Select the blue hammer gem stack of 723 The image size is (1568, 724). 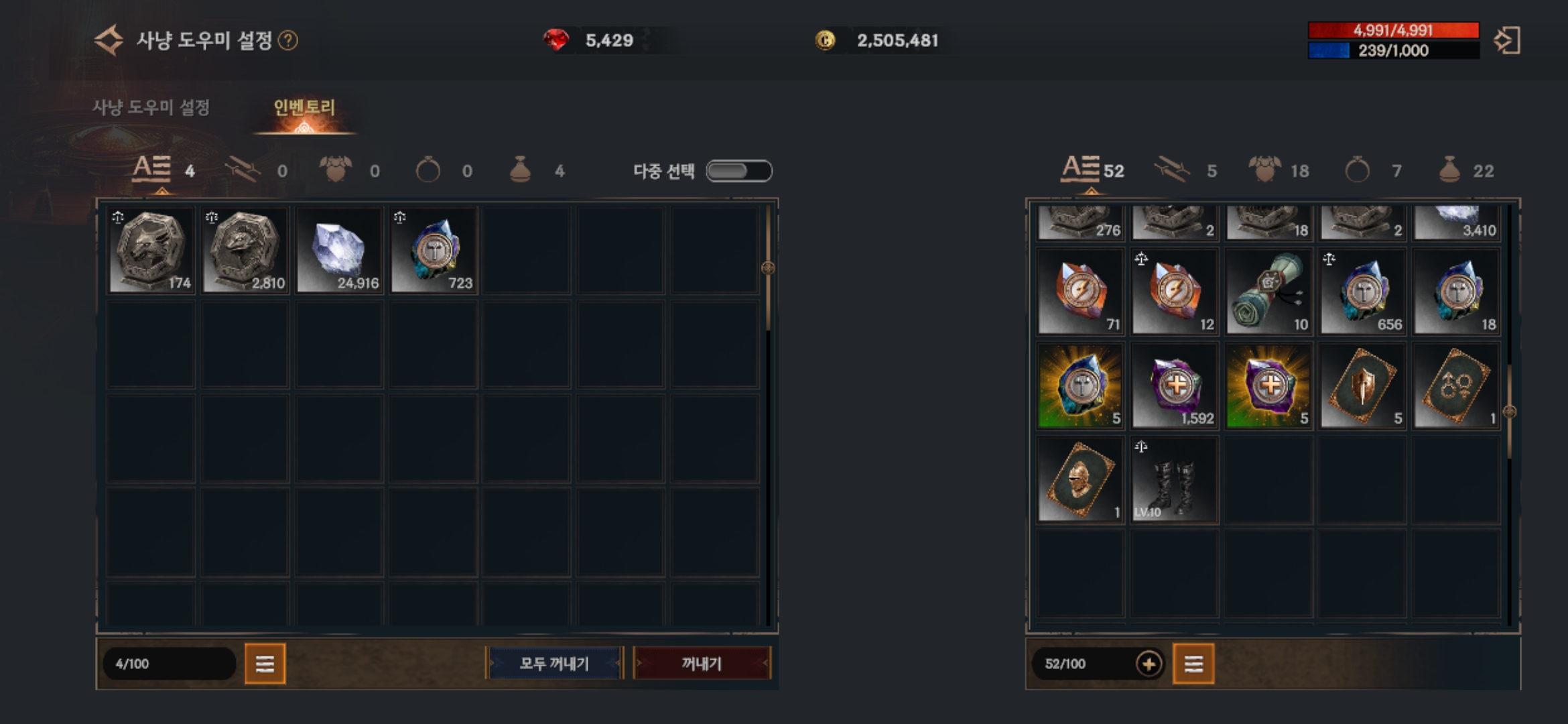pos(434,251)
